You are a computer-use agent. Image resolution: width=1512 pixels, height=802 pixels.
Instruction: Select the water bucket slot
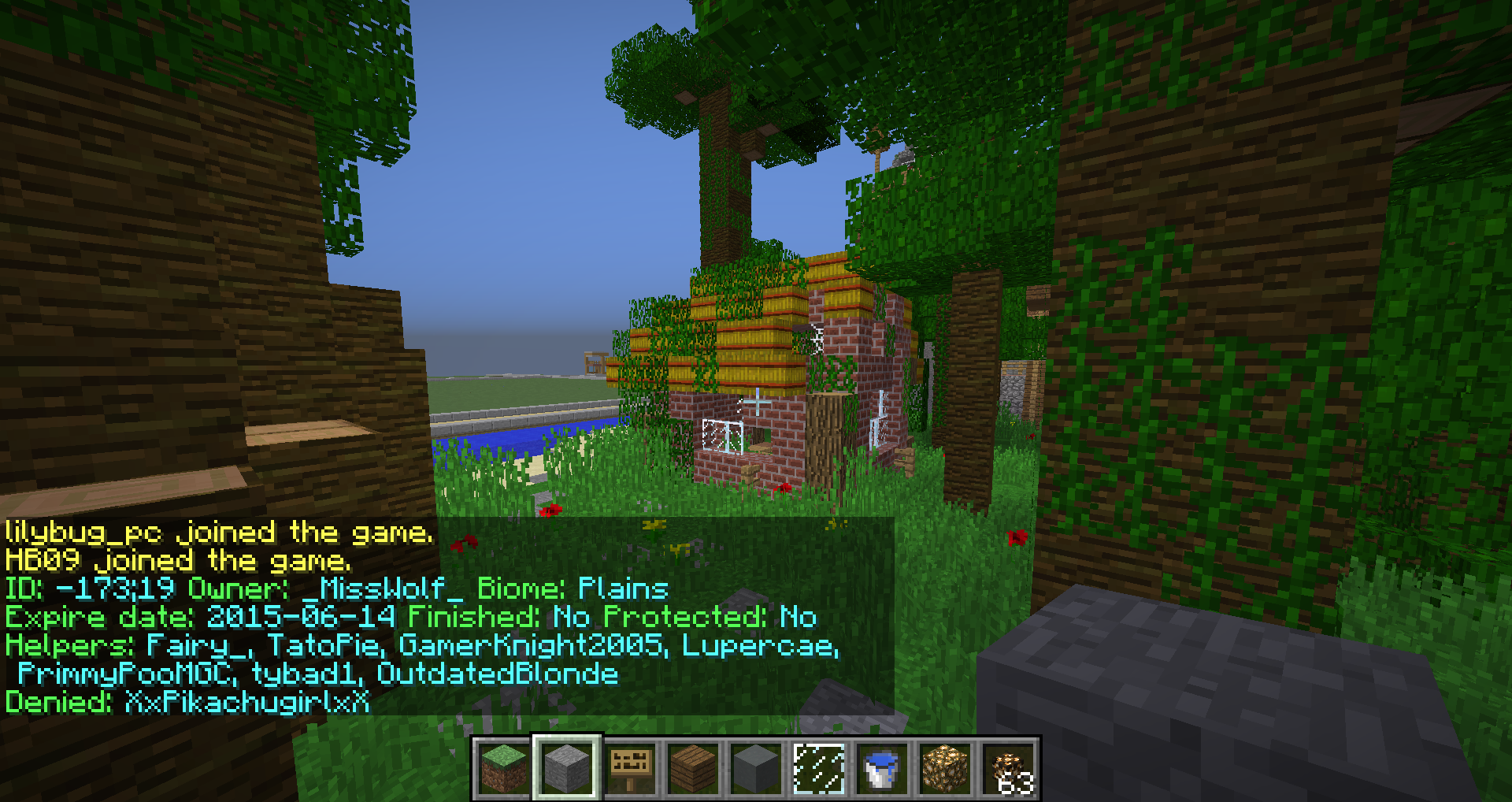tap(882, 768)
